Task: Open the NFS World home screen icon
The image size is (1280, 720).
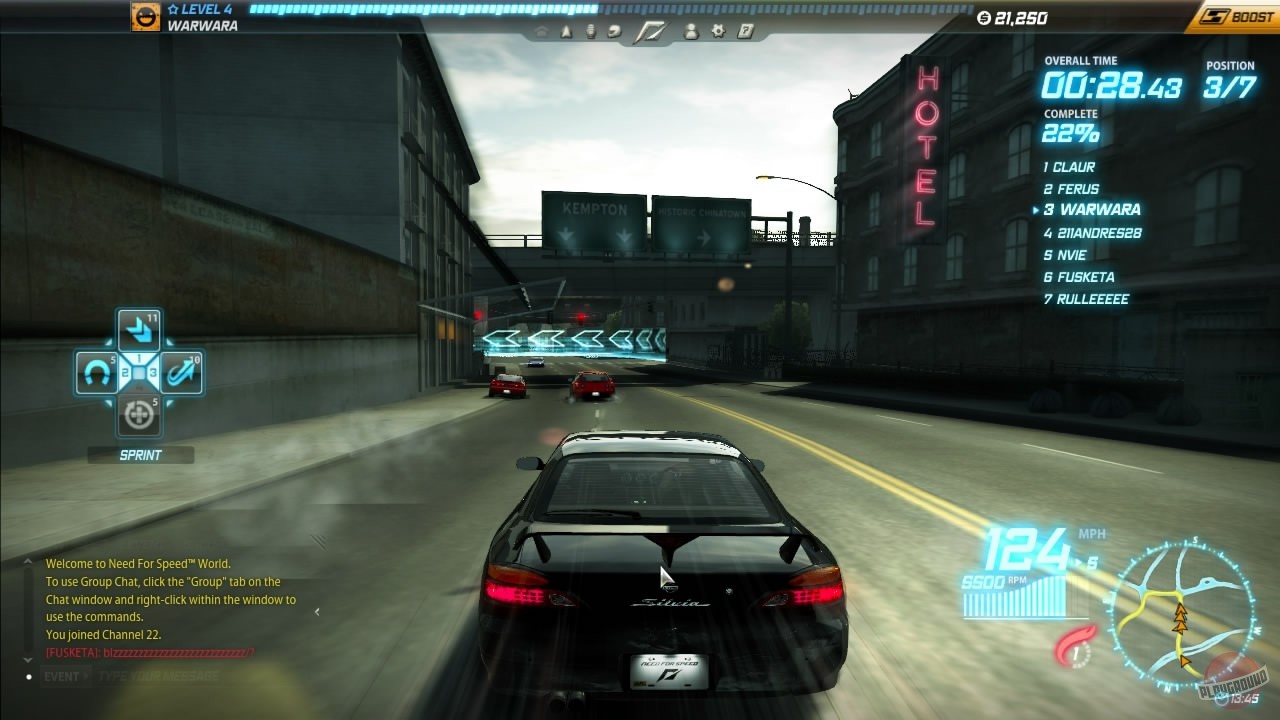Action: [541, 31]
